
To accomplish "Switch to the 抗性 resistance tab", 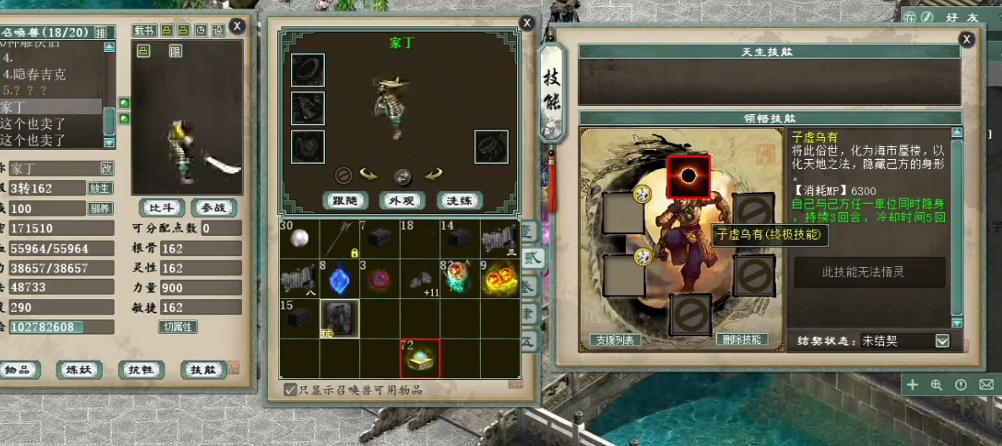I will 141,369.
